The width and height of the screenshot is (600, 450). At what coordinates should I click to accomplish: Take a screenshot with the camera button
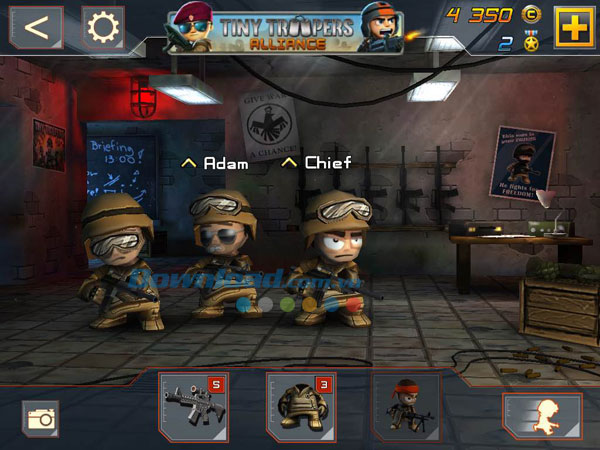click(40, 417)
